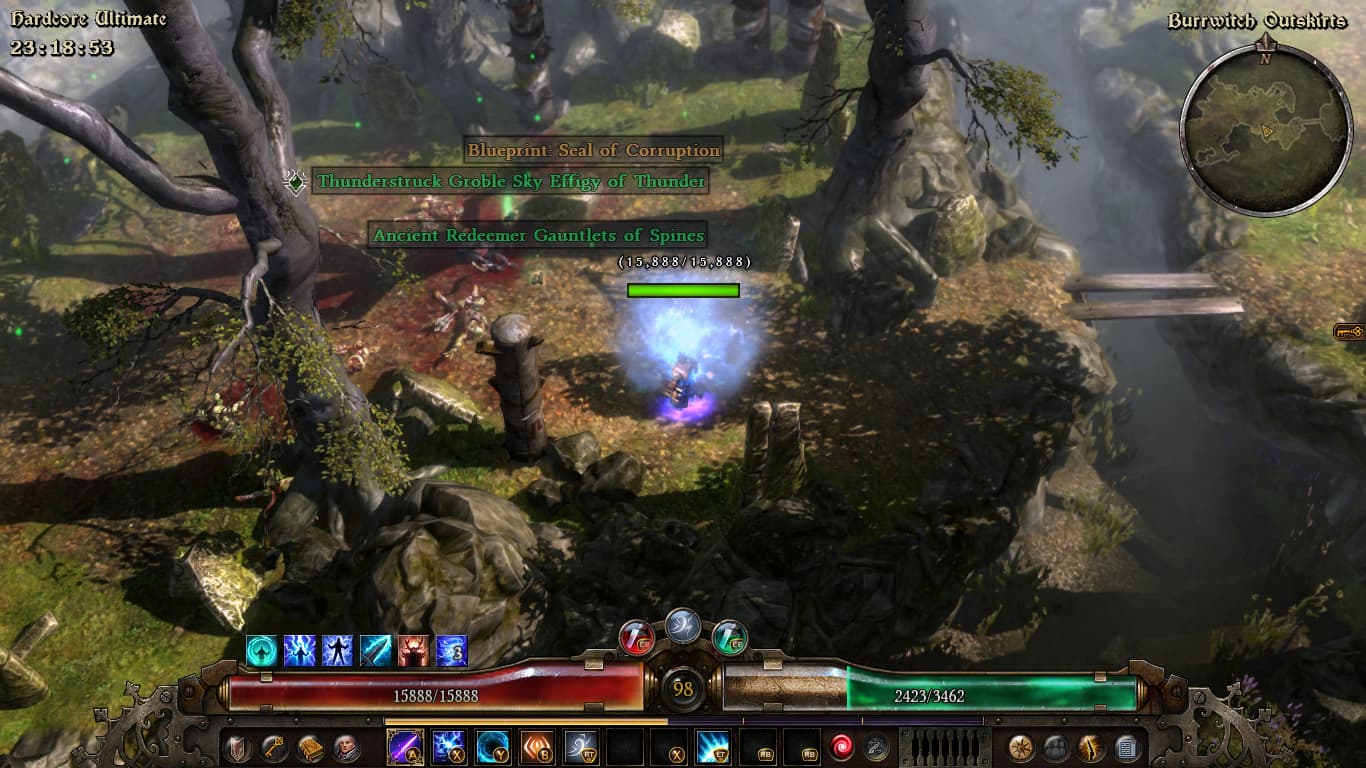The image size is (1366, 768).
Task: Open the orange book journal button
Action: [x=310, y=748]
